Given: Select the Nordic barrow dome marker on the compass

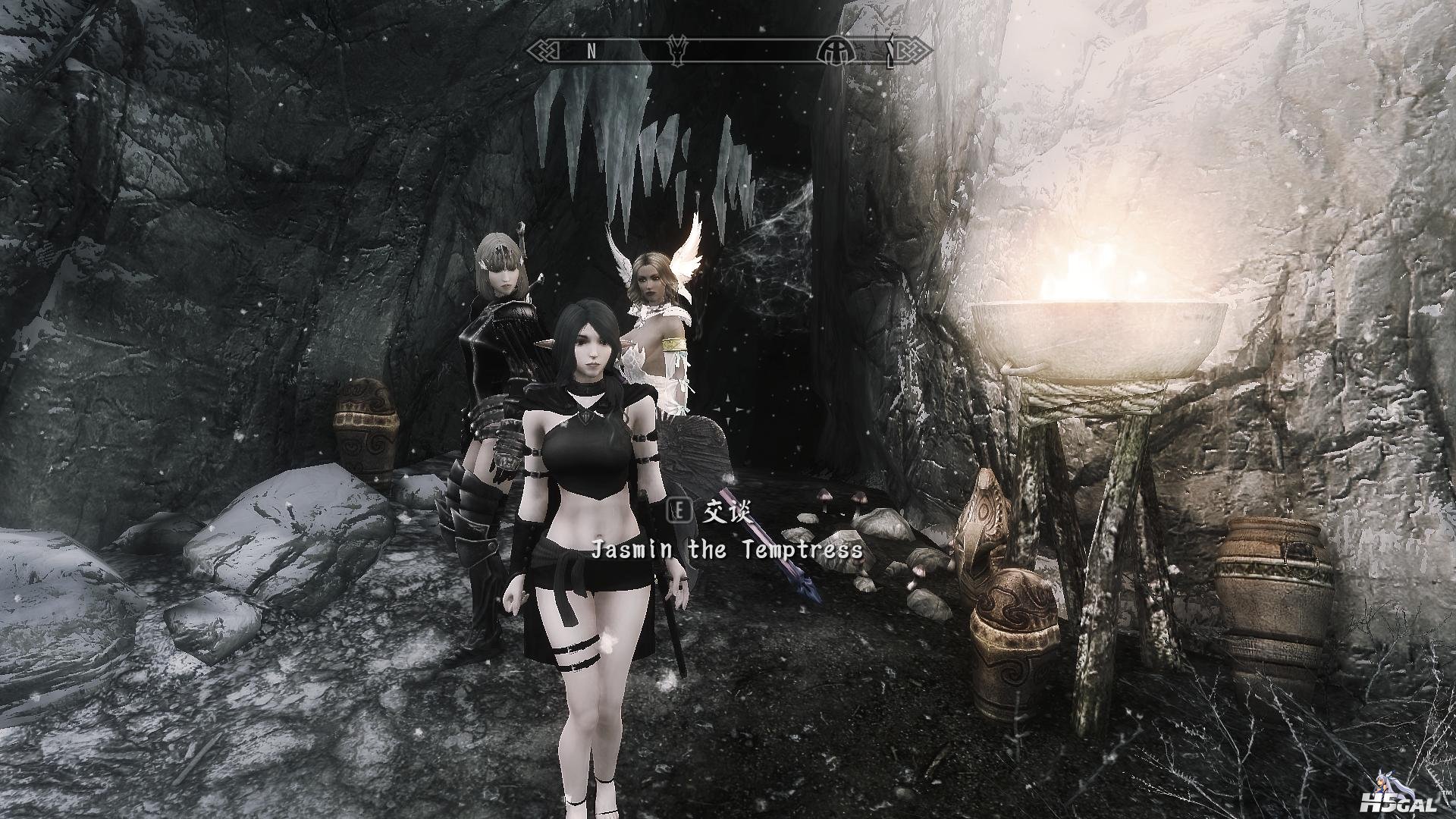Looking at the screenshot, I should [836, 51].
